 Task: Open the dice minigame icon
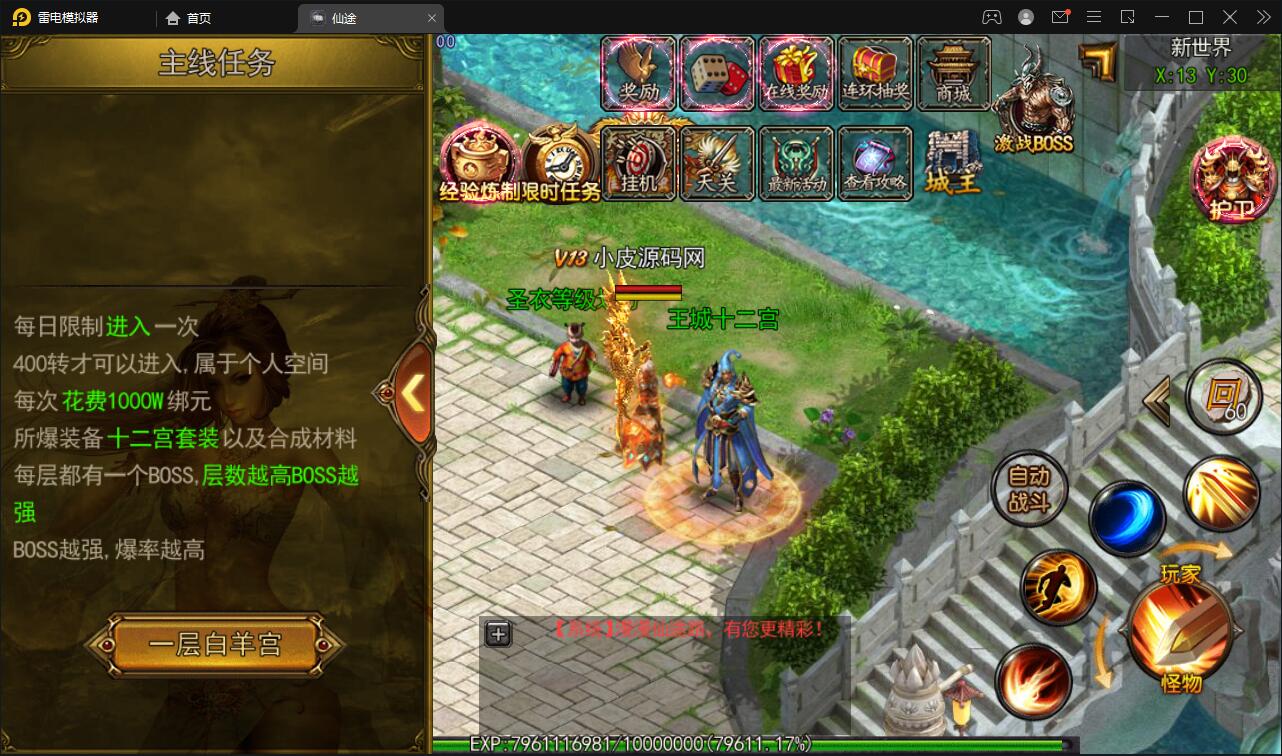717,72
